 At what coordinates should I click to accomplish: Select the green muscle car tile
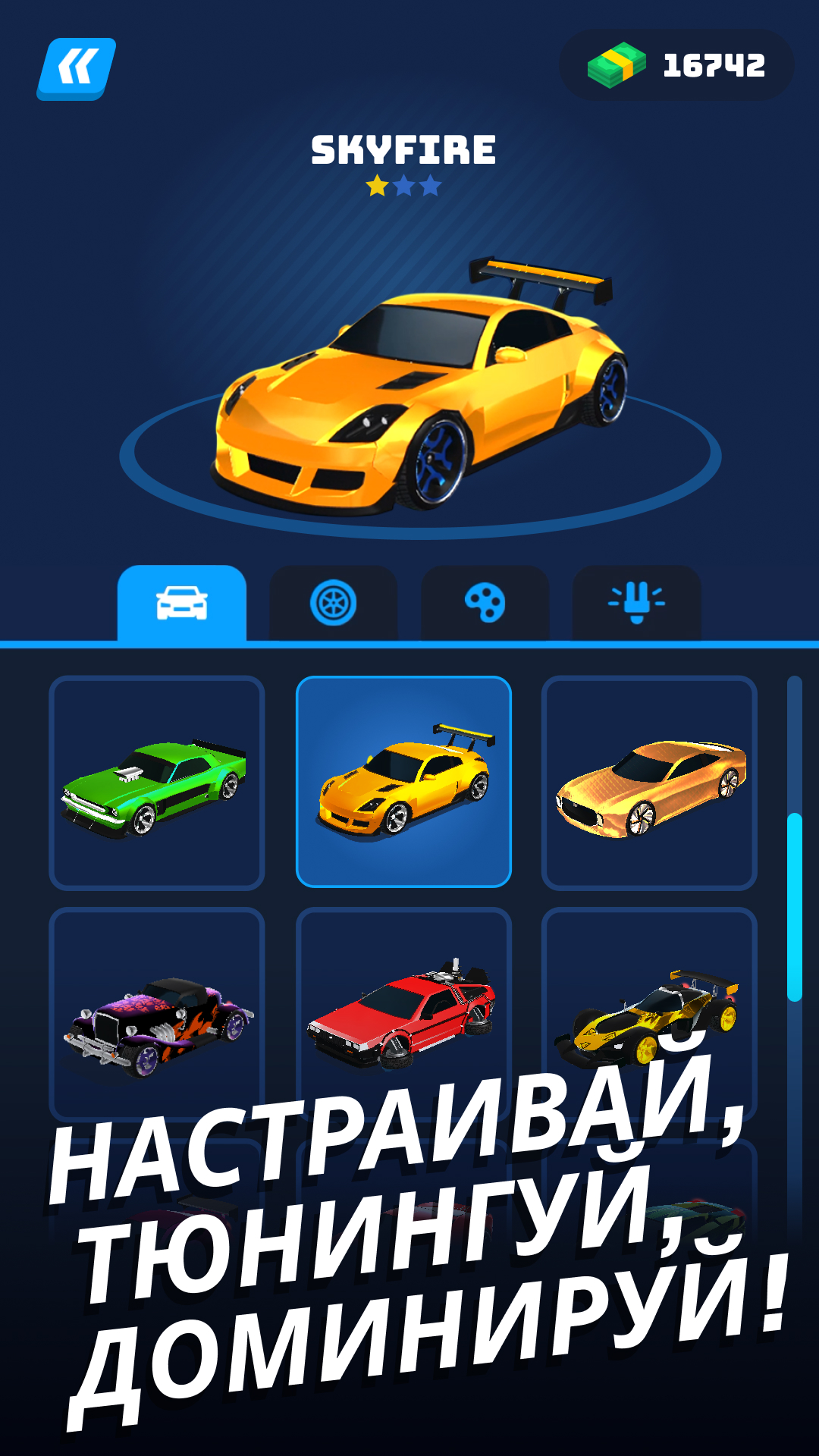click(x=157, y=783)
